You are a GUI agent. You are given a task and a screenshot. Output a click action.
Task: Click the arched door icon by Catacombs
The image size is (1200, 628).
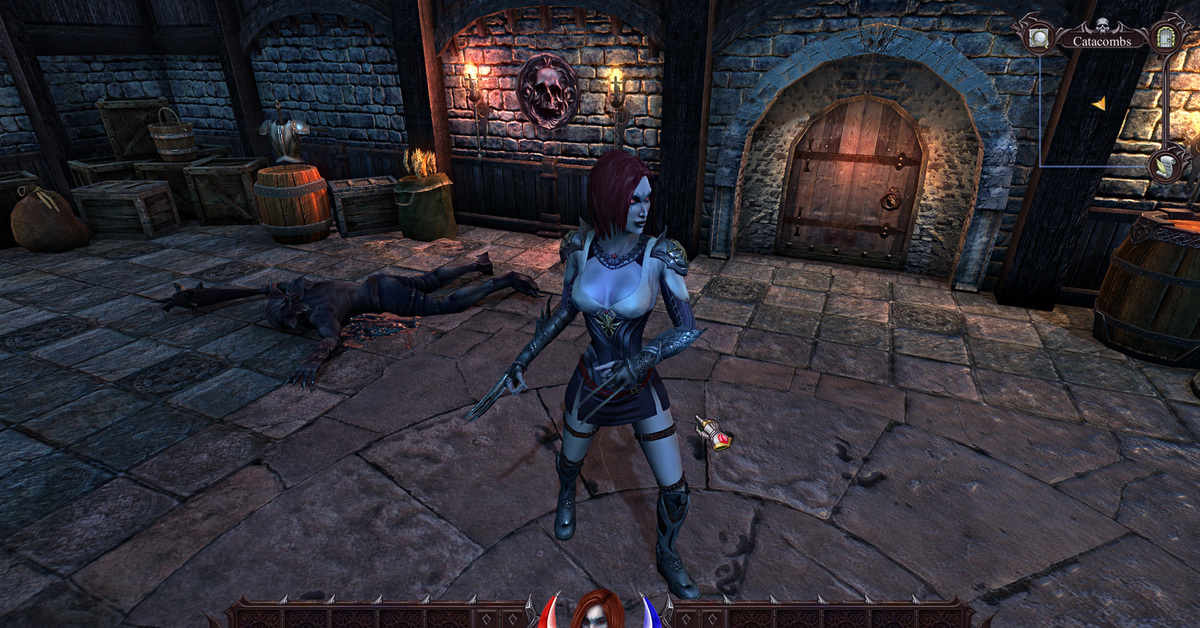(x=1165, y=38)
